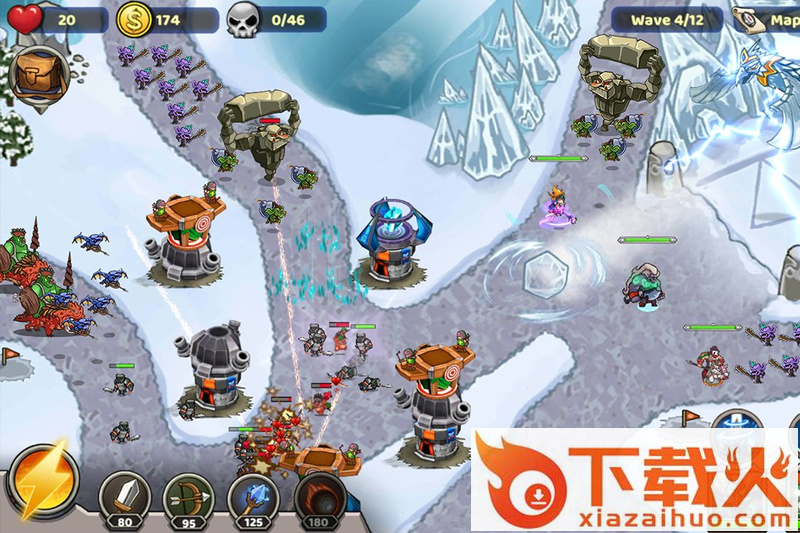
Task: Choose the bow archer tower costing 95
Action: tap(189, 497)
